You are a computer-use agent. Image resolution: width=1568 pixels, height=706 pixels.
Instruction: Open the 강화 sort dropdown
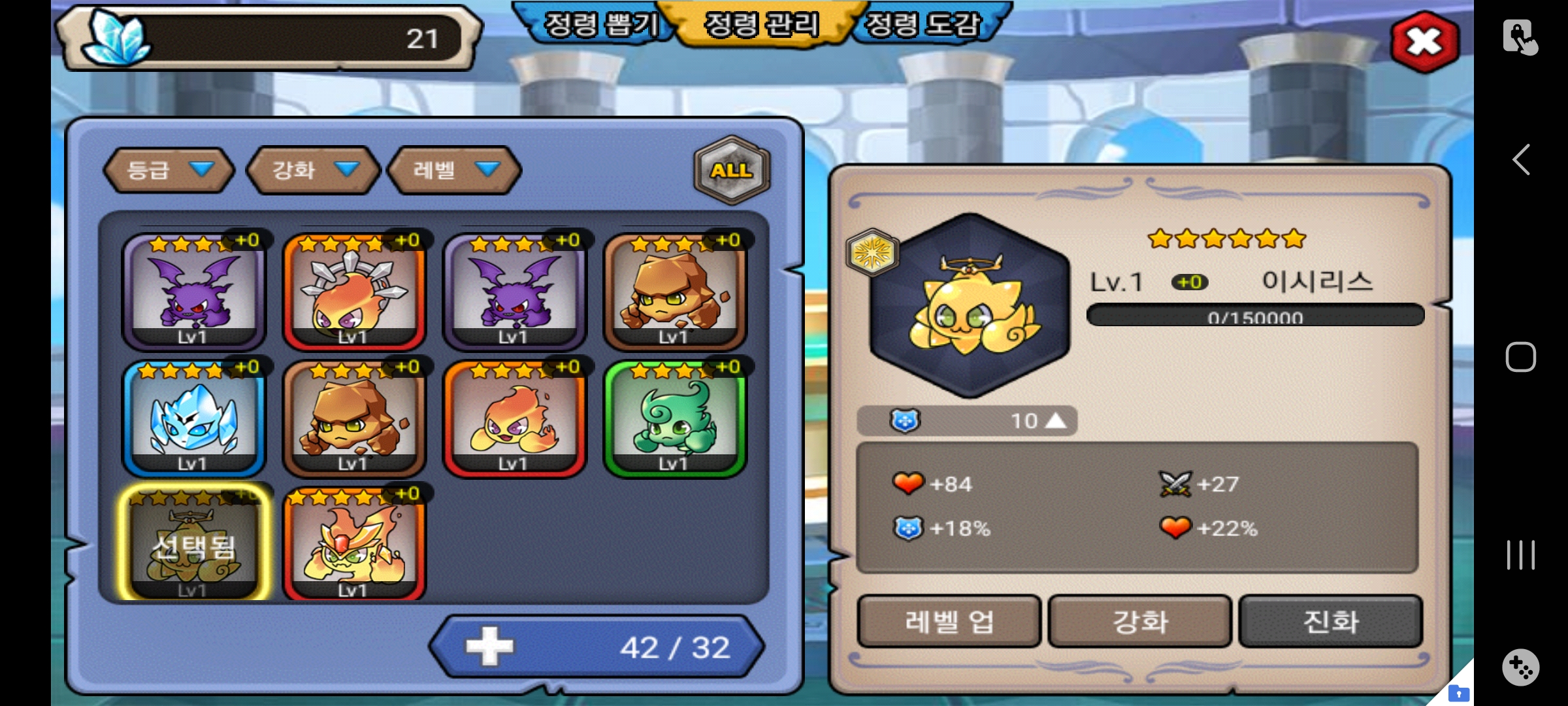click(314, 170)
